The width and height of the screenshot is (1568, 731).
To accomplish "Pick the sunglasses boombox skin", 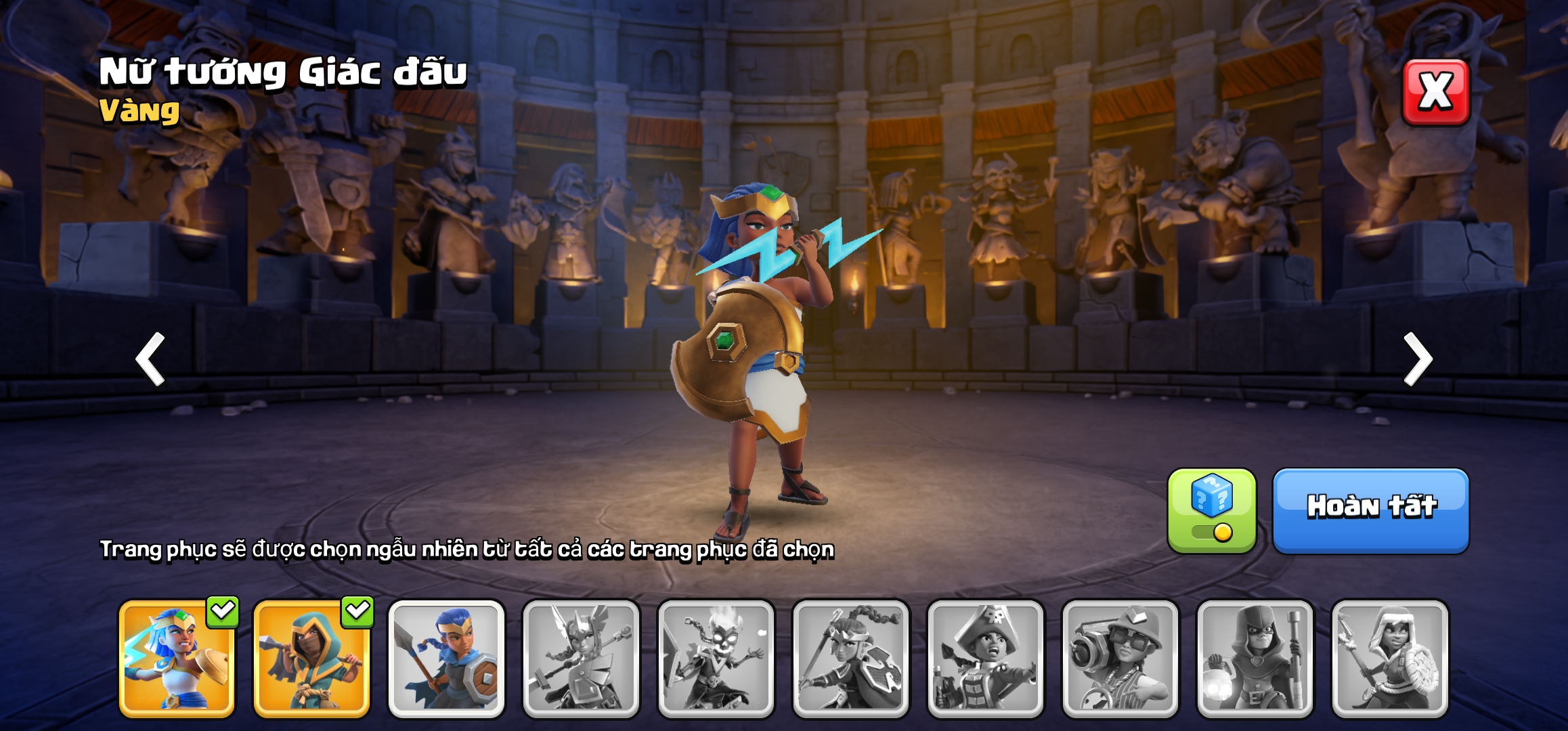I will (x=1120, y=659).
